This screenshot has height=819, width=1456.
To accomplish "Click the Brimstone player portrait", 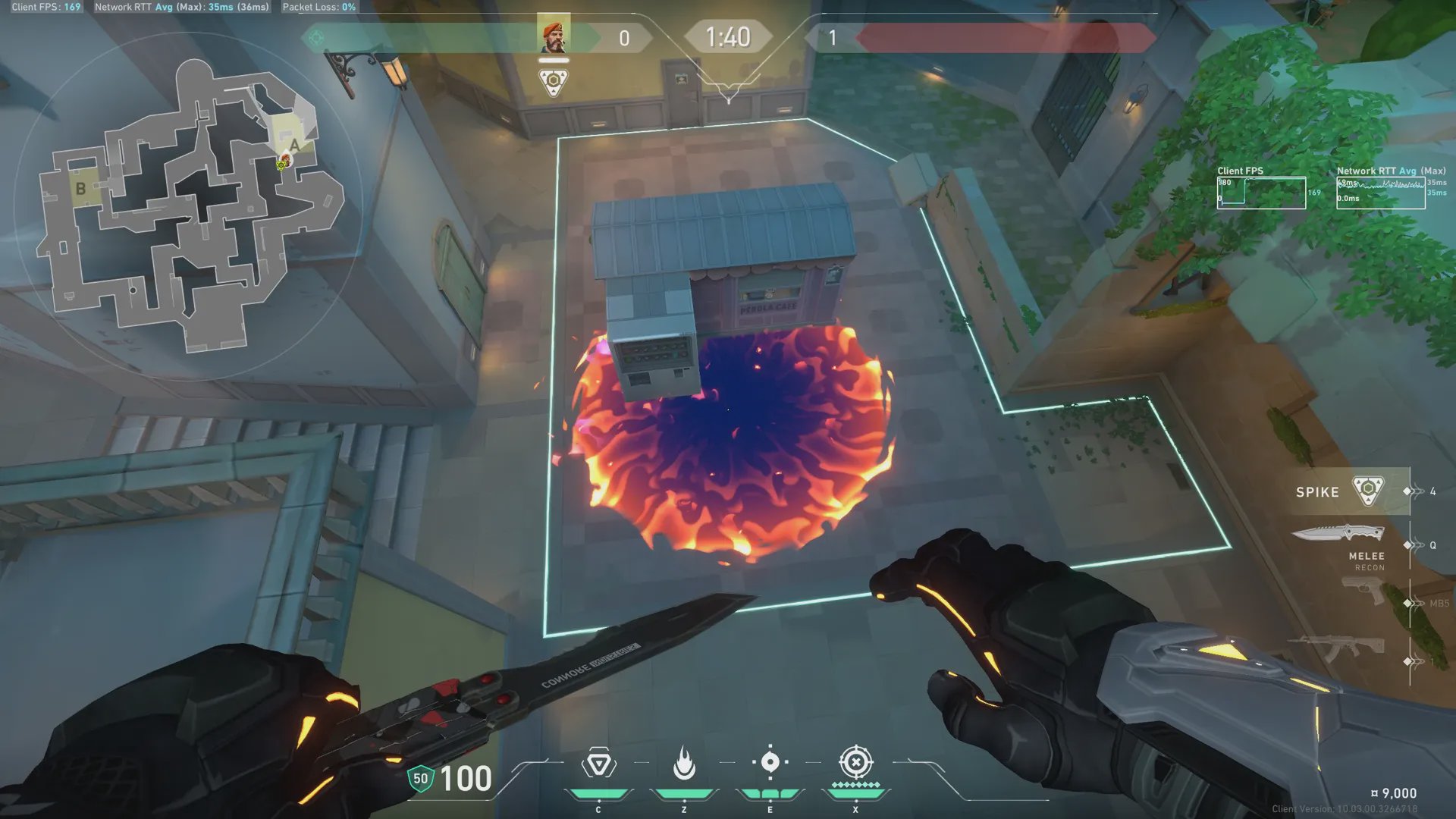I will point(554,36).
